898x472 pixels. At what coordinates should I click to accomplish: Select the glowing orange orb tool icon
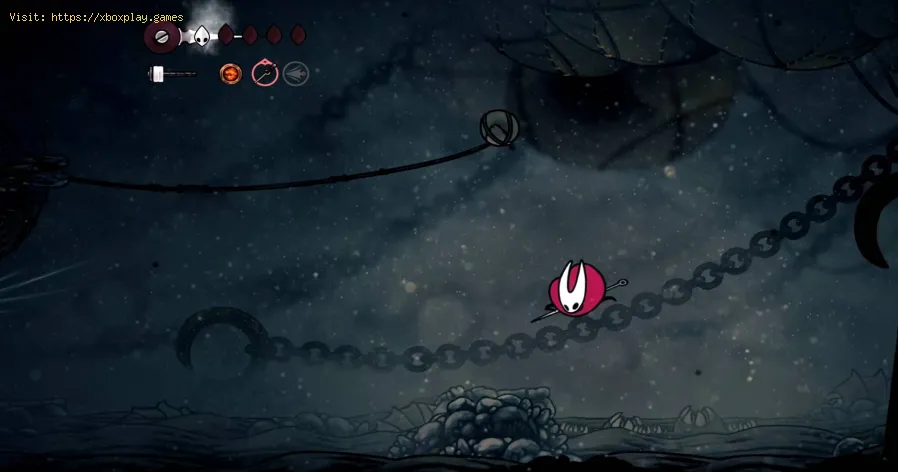click(x=232, y=73)
